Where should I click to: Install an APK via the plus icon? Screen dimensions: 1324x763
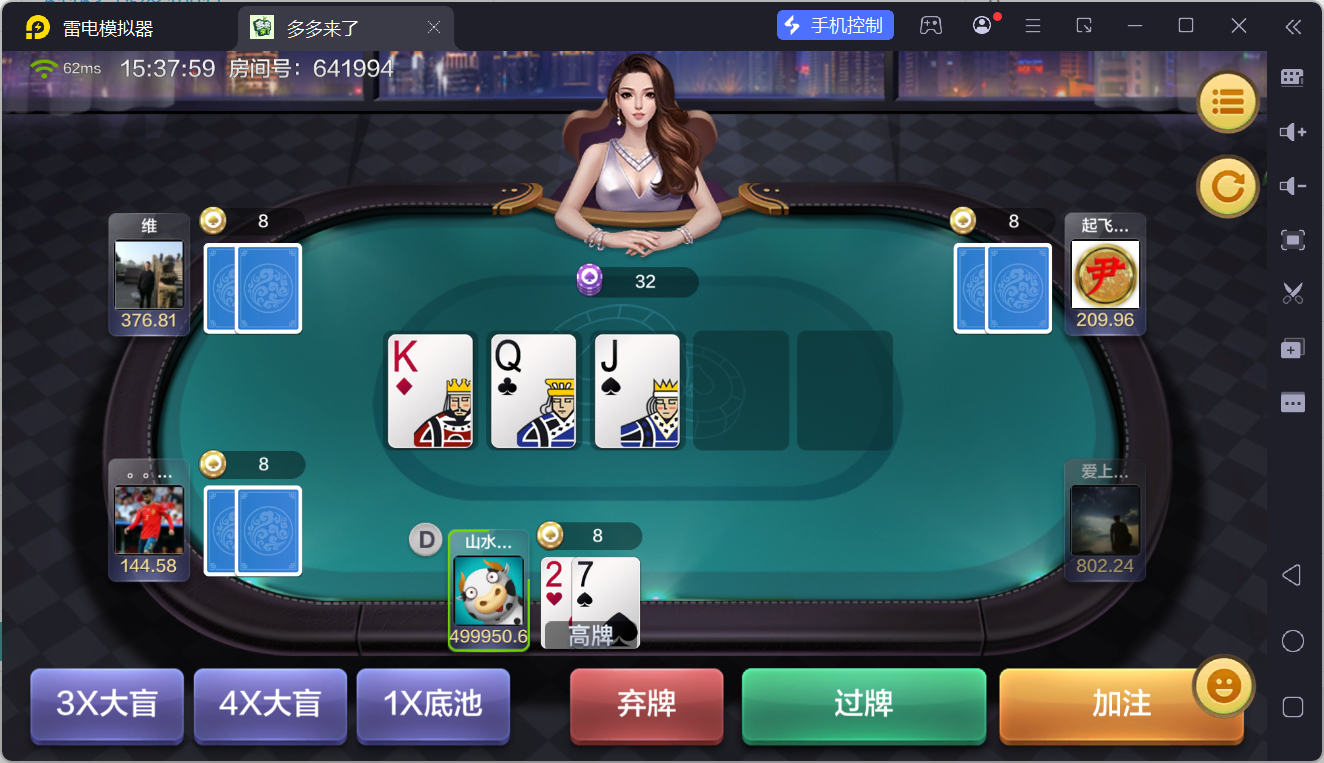pyautogui.click(x=1292, y=348)
